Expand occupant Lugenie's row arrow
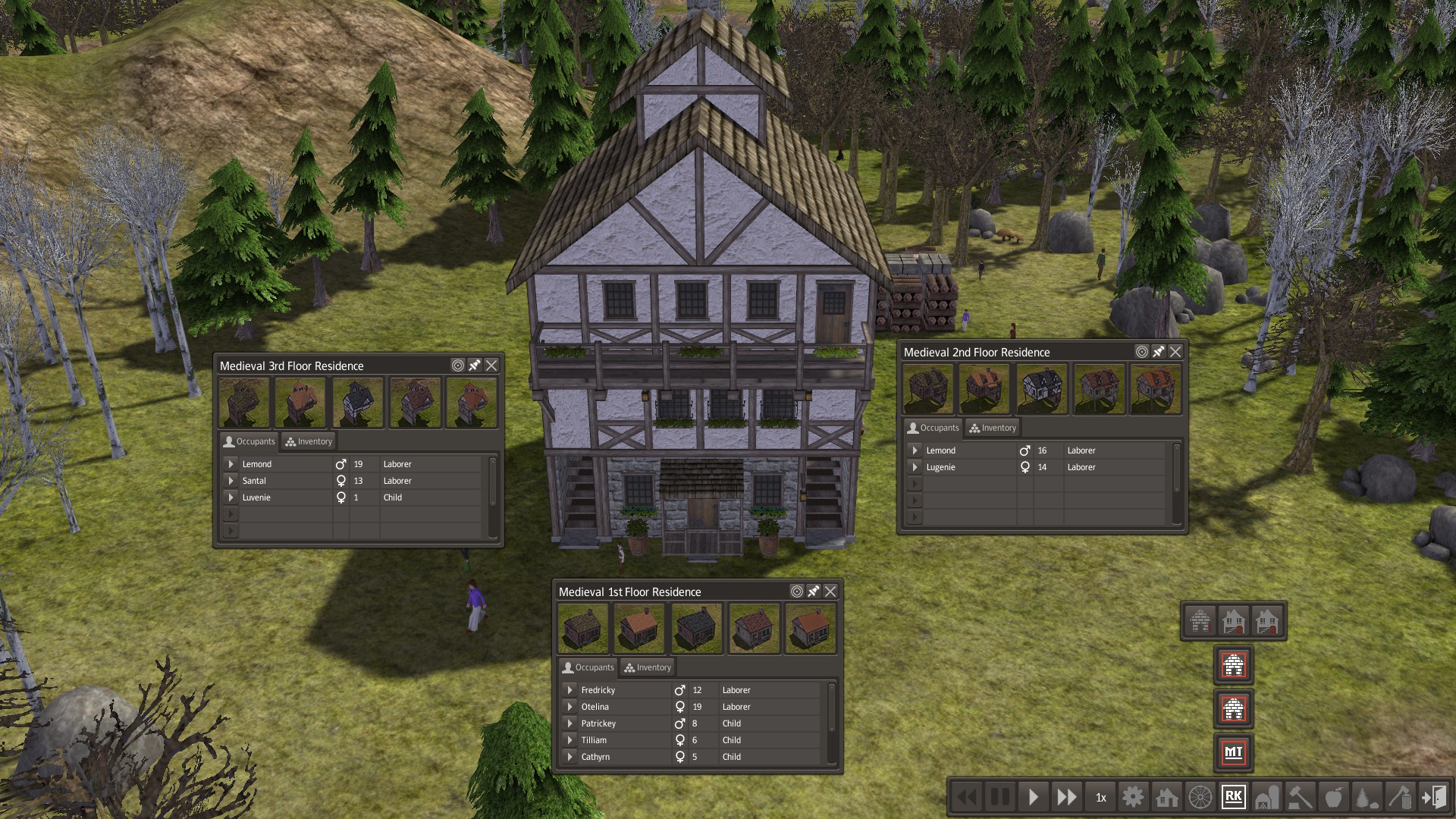1456x819 pixels. [x=915, y=467]
